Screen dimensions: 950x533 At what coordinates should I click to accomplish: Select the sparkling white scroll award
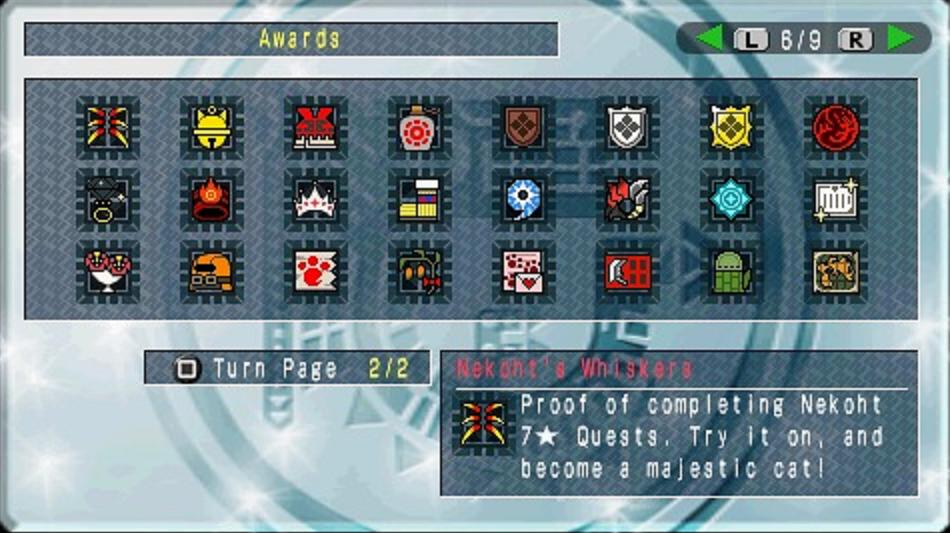click(x=836, y=200)
